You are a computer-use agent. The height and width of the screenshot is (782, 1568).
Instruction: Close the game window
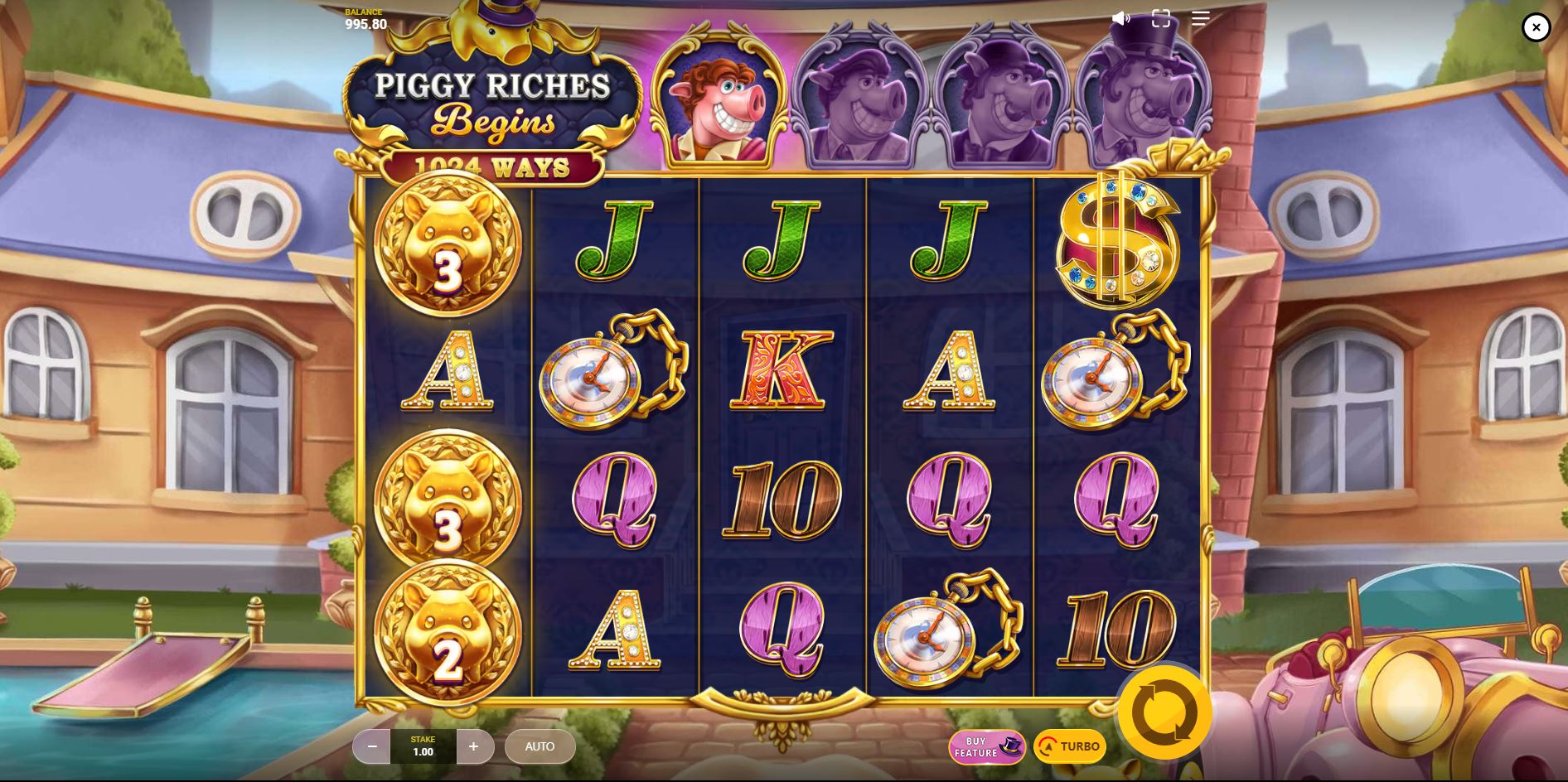tap(1537, 27)
